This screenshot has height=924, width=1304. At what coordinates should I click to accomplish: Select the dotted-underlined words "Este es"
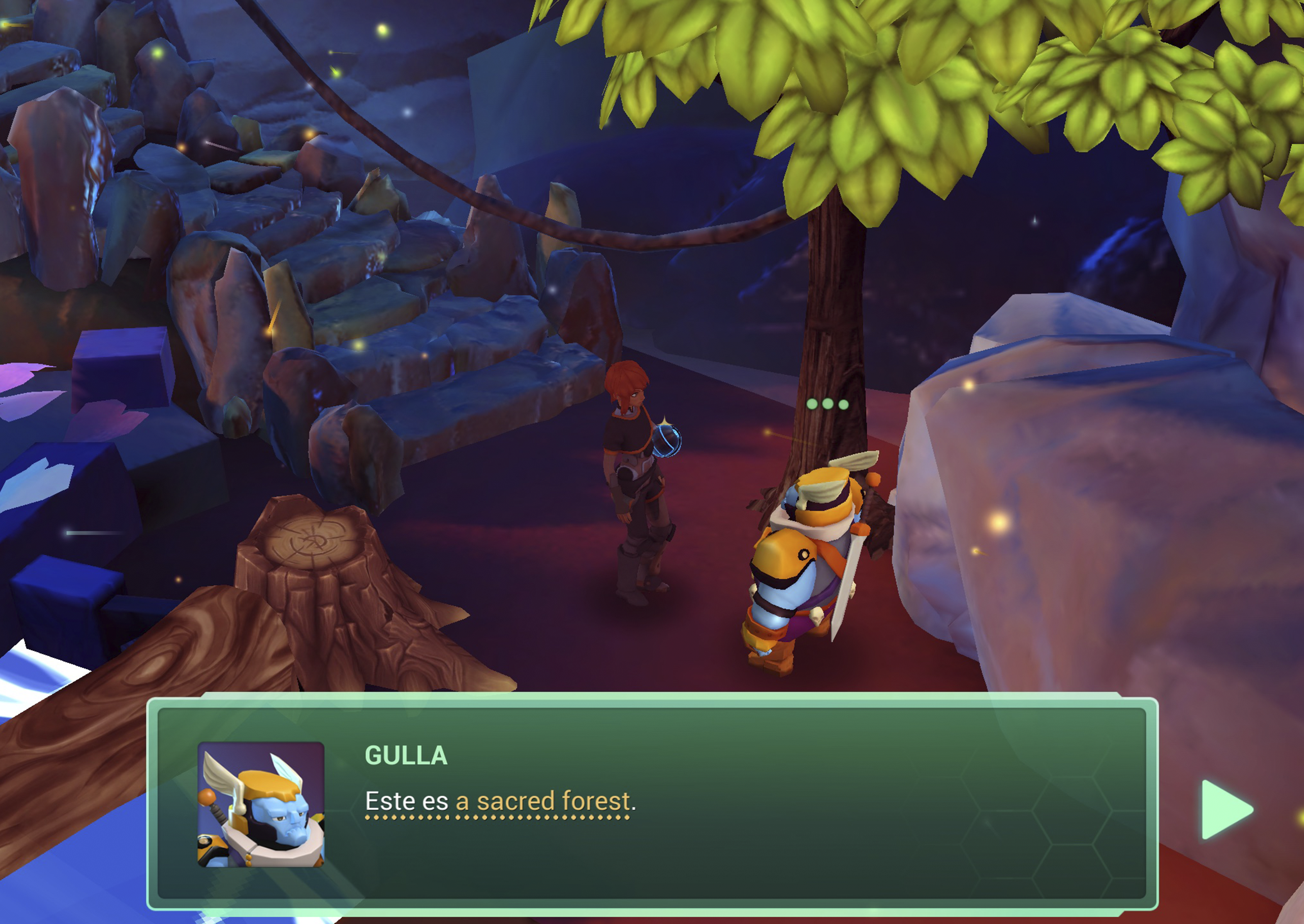tap(406, 801)
